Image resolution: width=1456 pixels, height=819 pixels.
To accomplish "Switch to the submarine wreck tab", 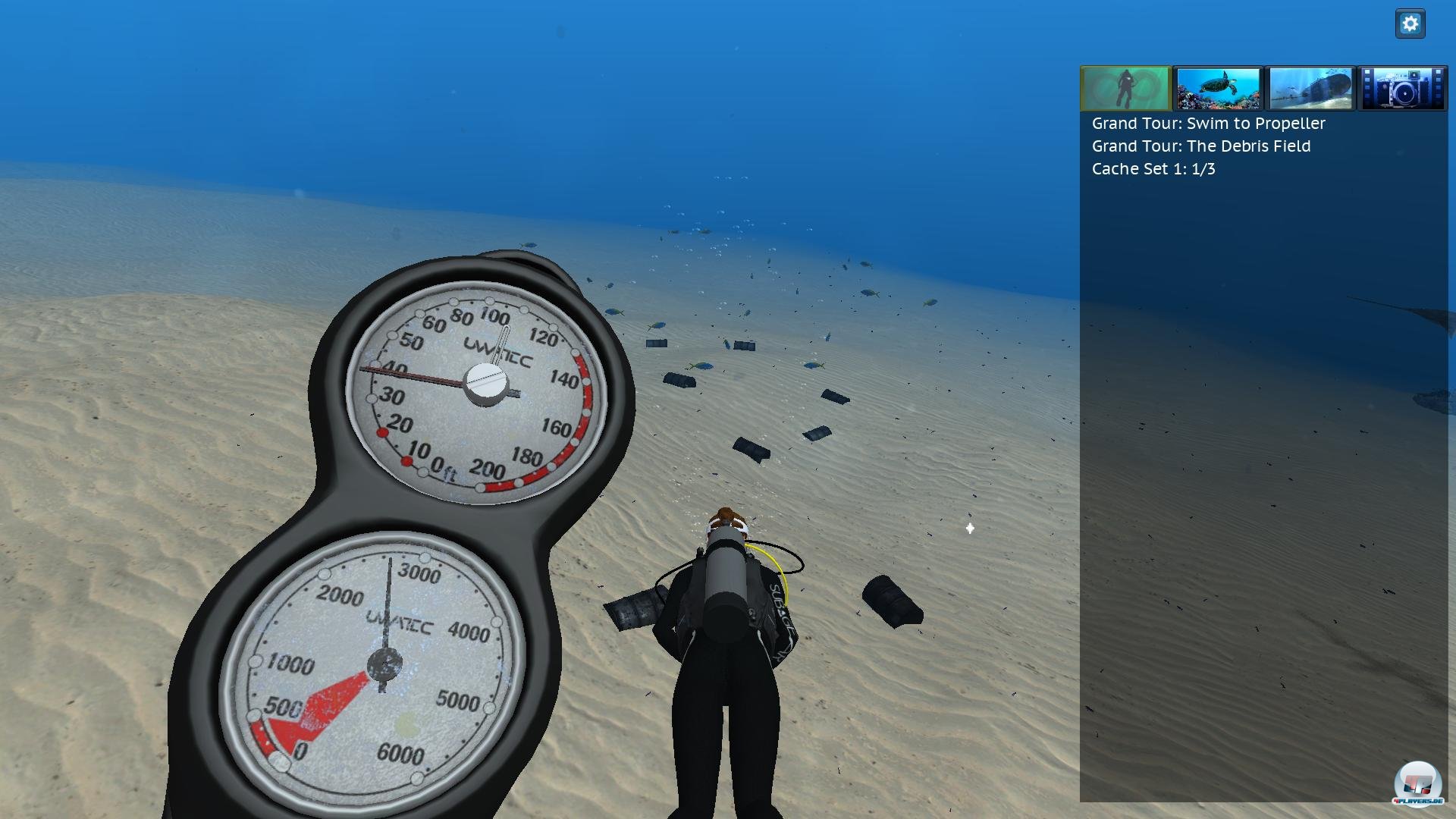I will click(1310, 89).
